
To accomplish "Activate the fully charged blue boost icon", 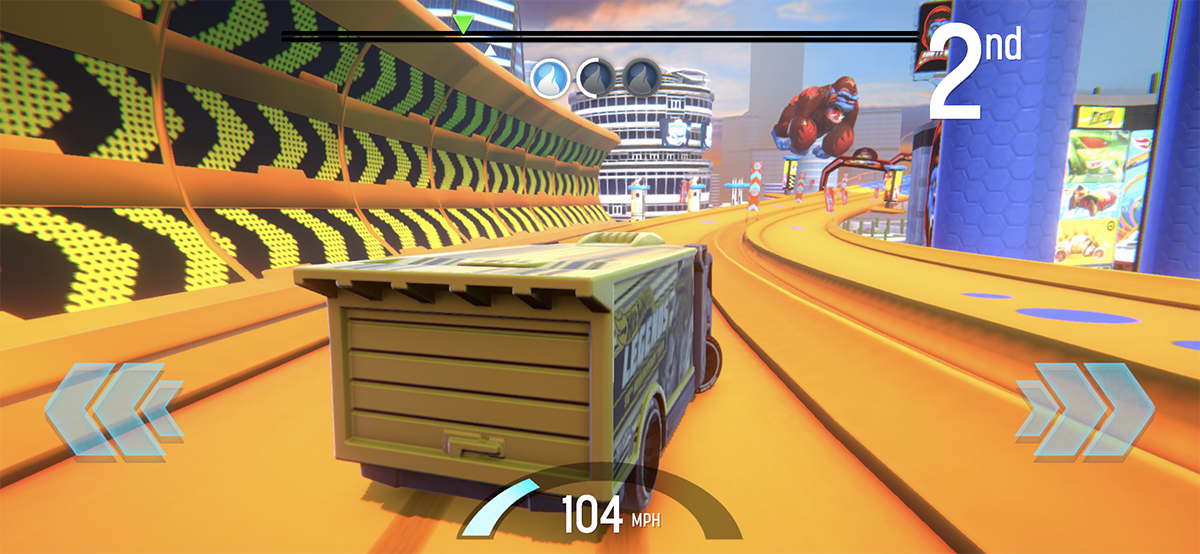I will (549, 75).
